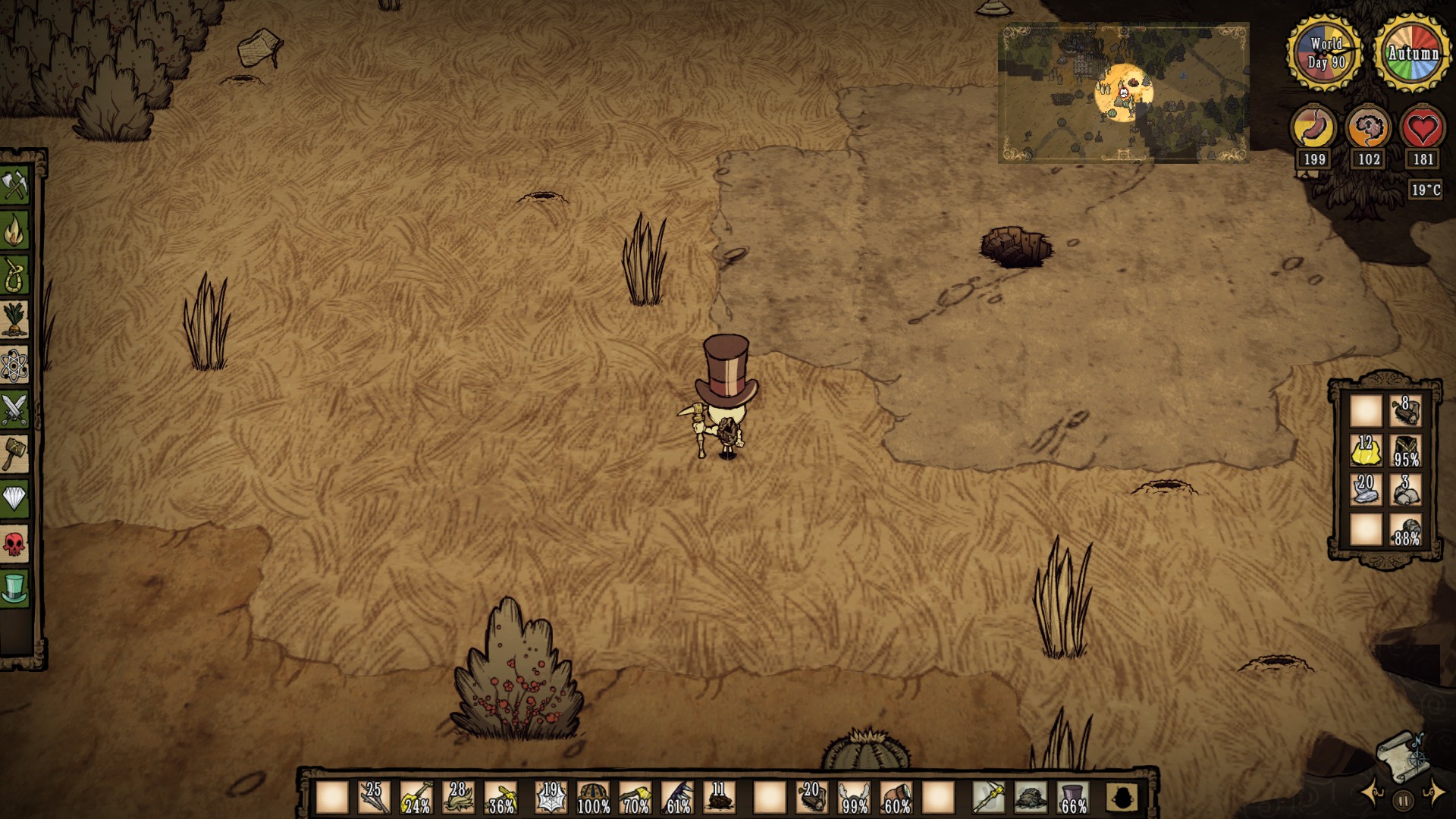Open the Refine tab with diamond icon
This screenshot has height=819, width=1456.
15,498
